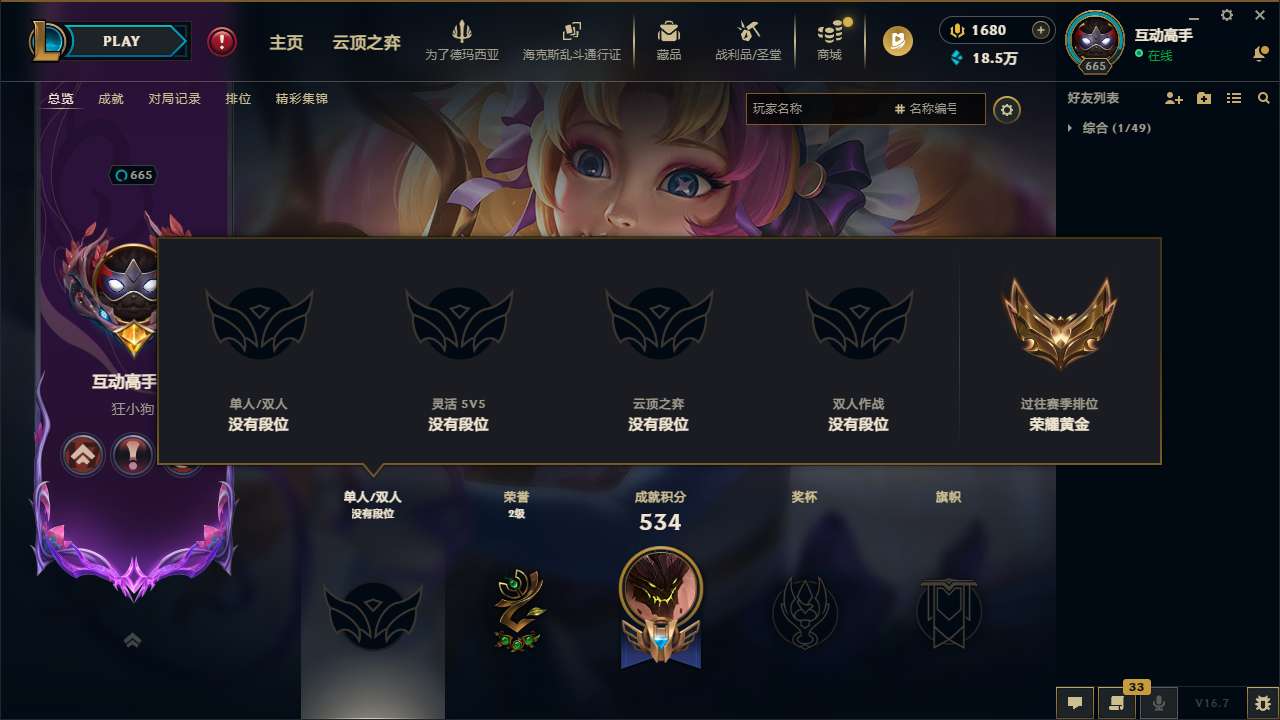This screenshot has width=1280, height=720.
Task: Toggle the friend list view mode icon
Action: tap(1234, 98)
